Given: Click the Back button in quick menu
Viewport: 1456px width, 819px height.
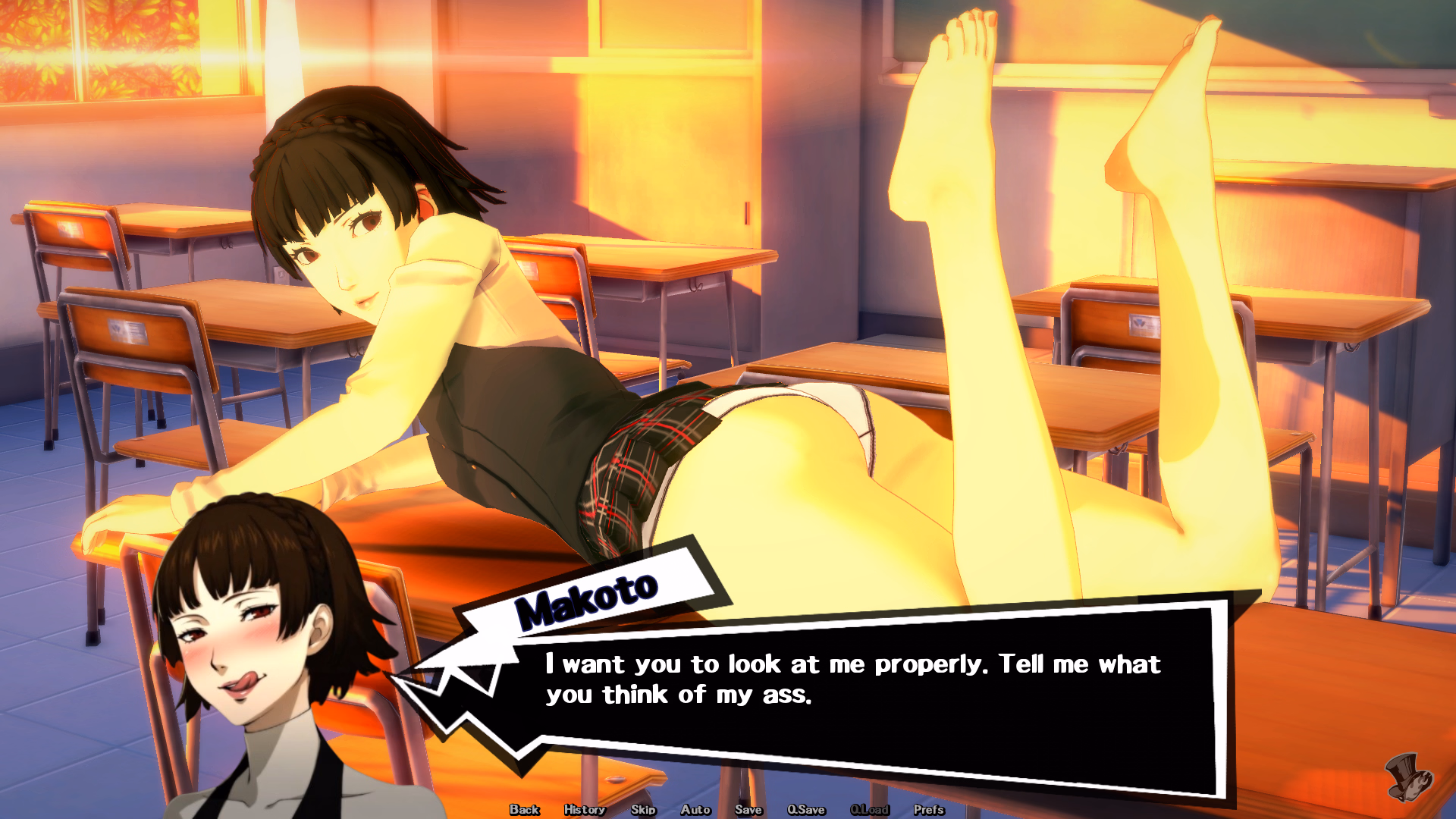Looking at the screenshot, I should [x=524, y=810].
